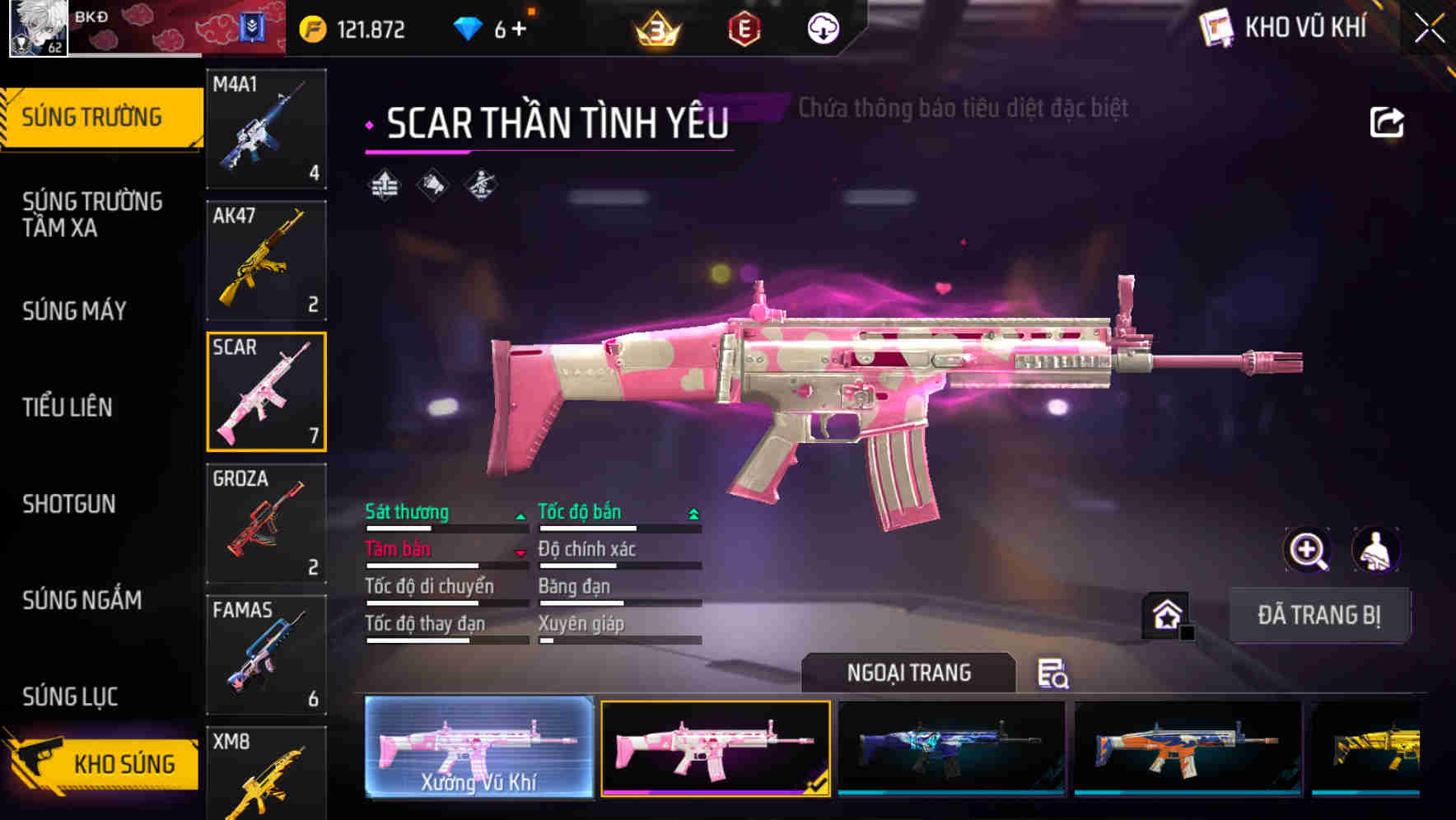Click the magnifier zoom preview icon
Screen dimensions: 1456x820
tap(1308, 550)
